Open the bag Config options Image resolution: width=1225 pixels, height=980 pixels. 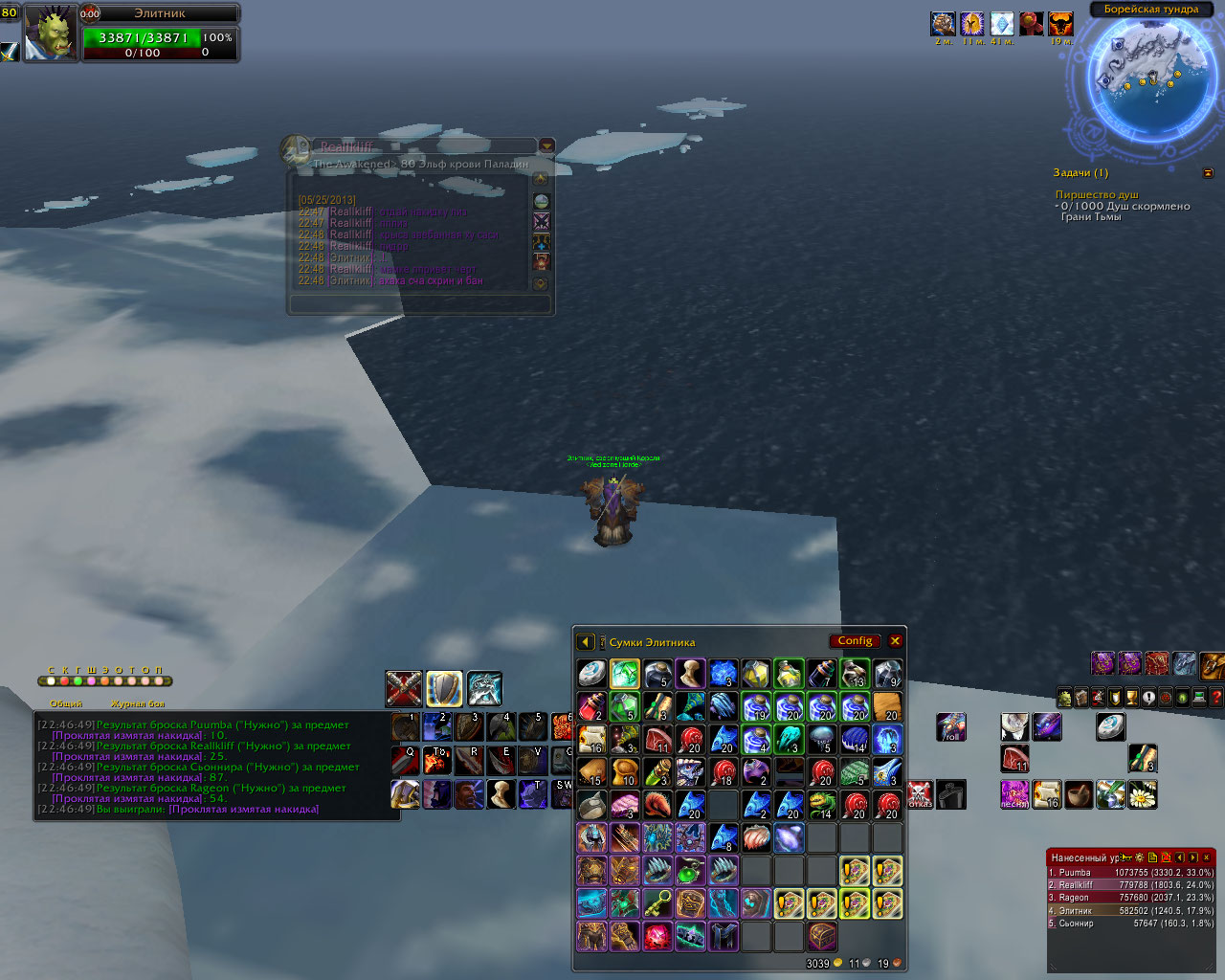click(855, 641)
